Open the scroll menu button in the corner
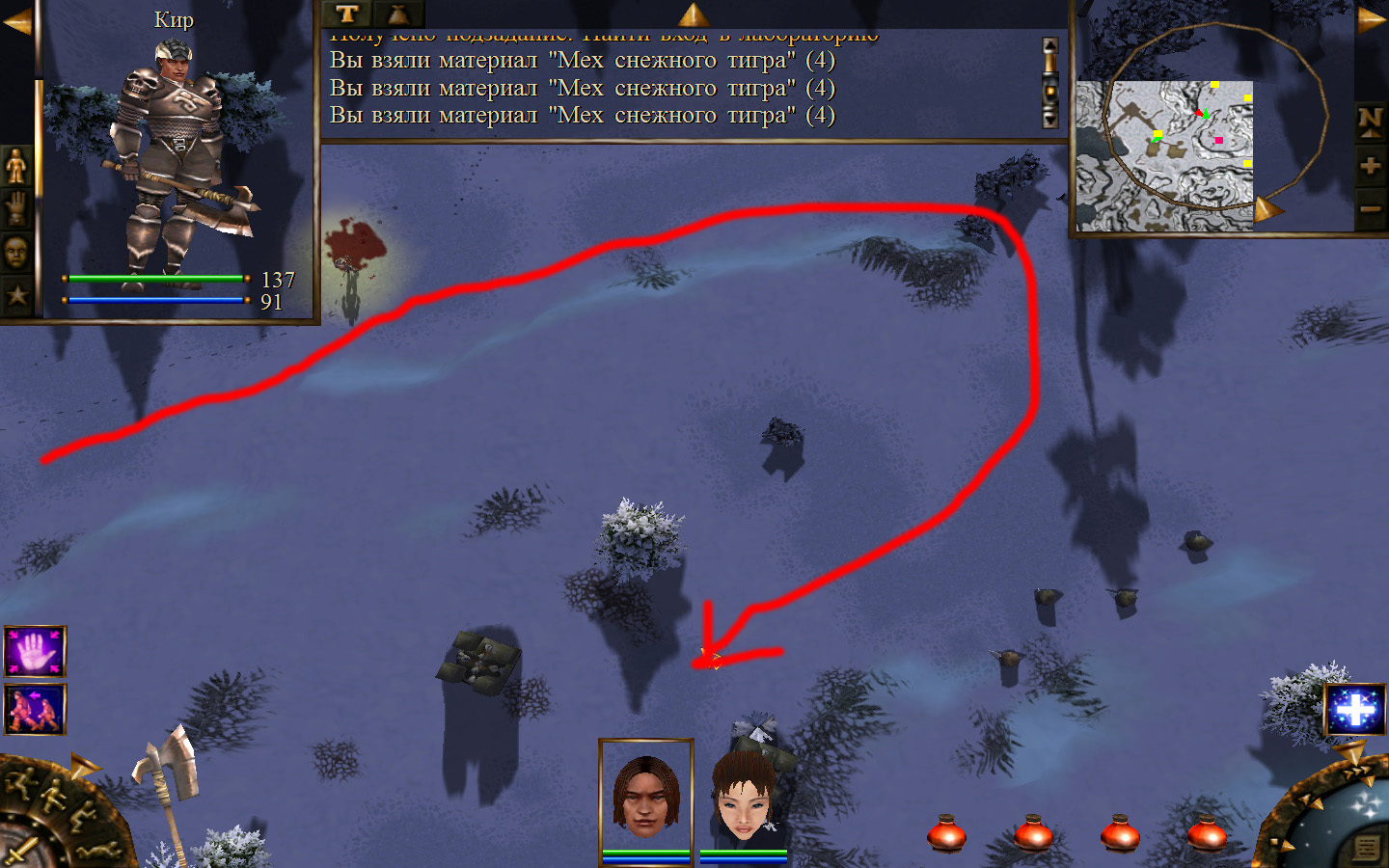Viewport: 1389px width, 868px height. [1366, 848]
